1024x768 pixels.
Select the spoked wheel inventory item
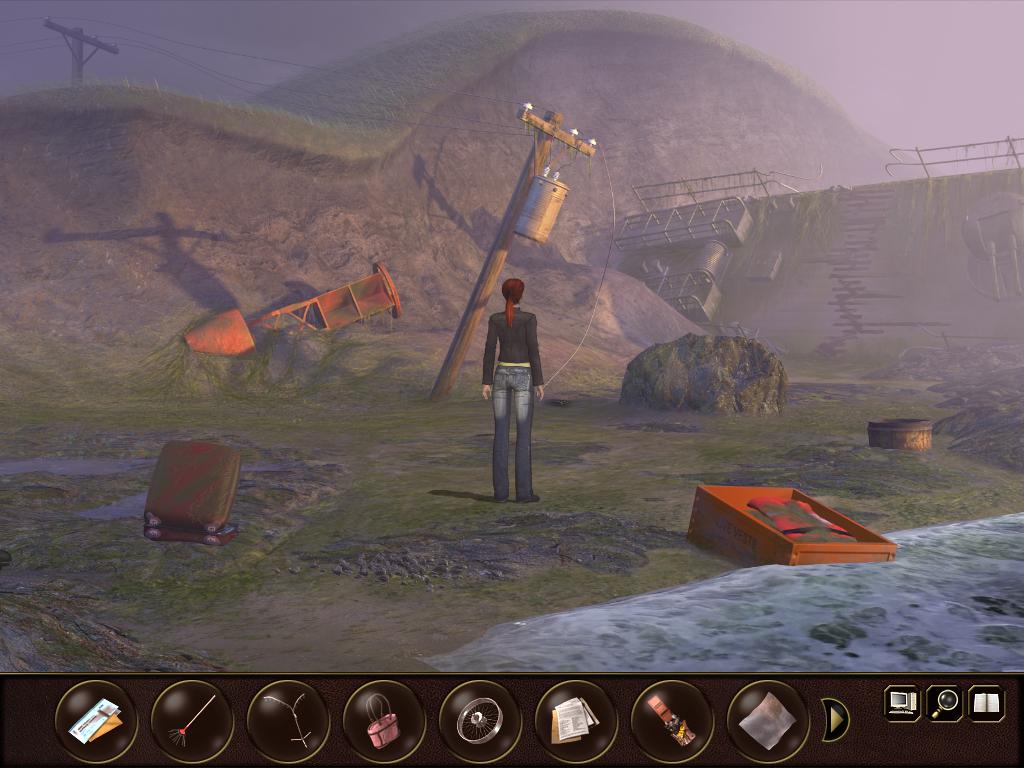480,721
